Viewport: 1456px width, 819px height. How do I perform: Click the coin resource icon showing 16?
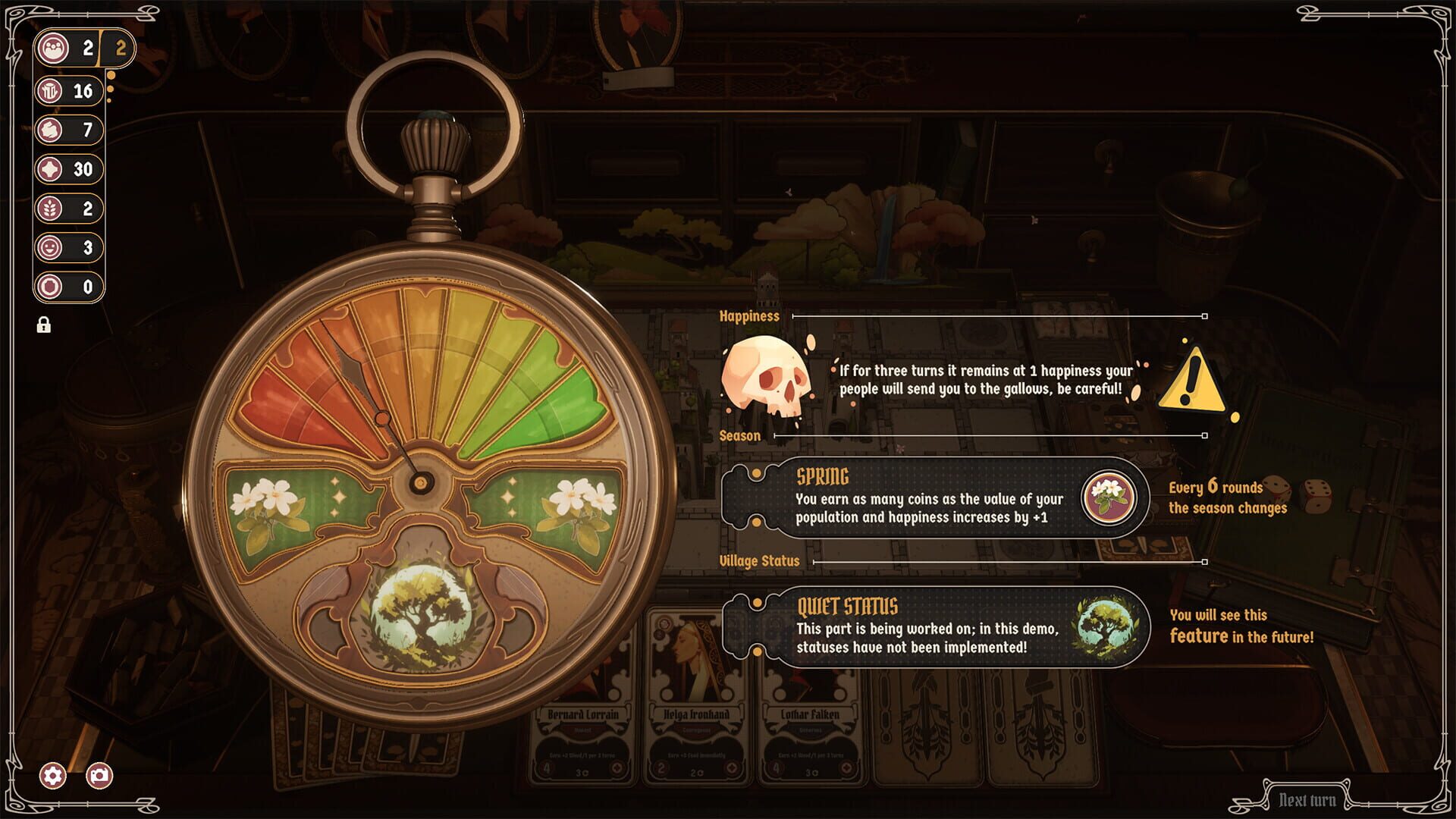pyautogui.click(x=52, y=91)
